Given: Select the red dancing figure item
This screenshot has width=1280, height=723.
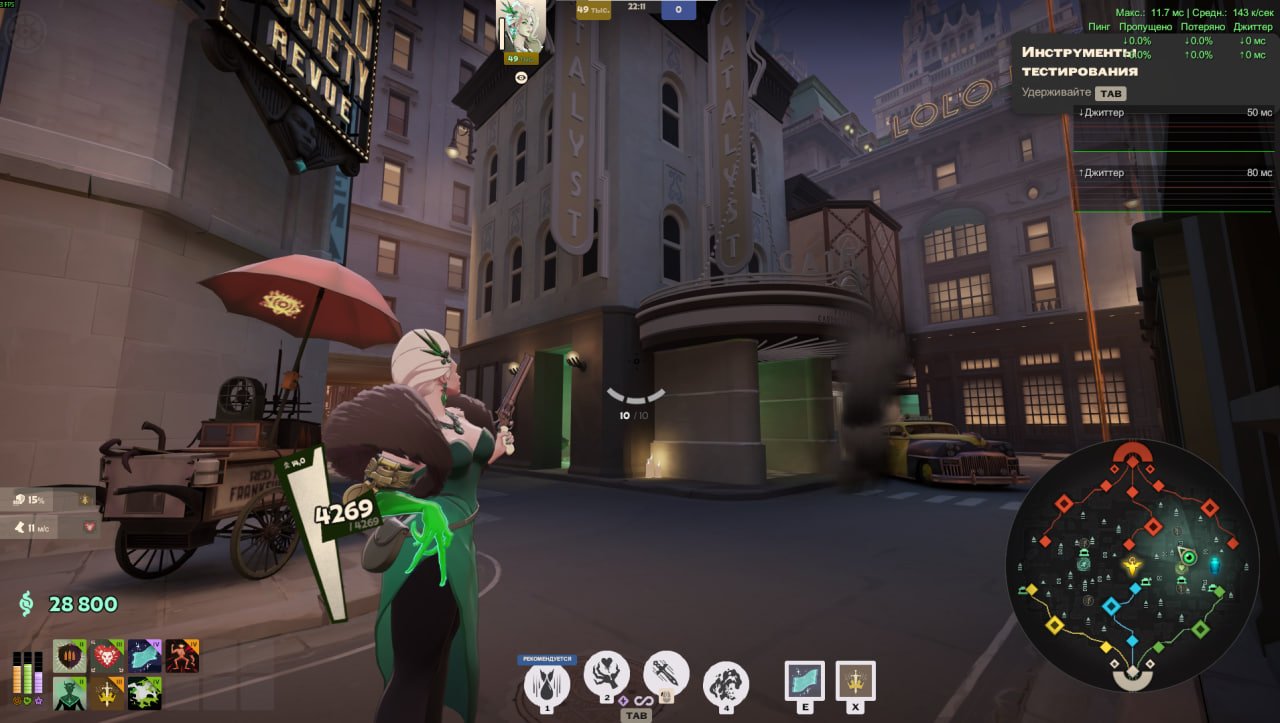Looking at the screenshot, I should (182, 656).
